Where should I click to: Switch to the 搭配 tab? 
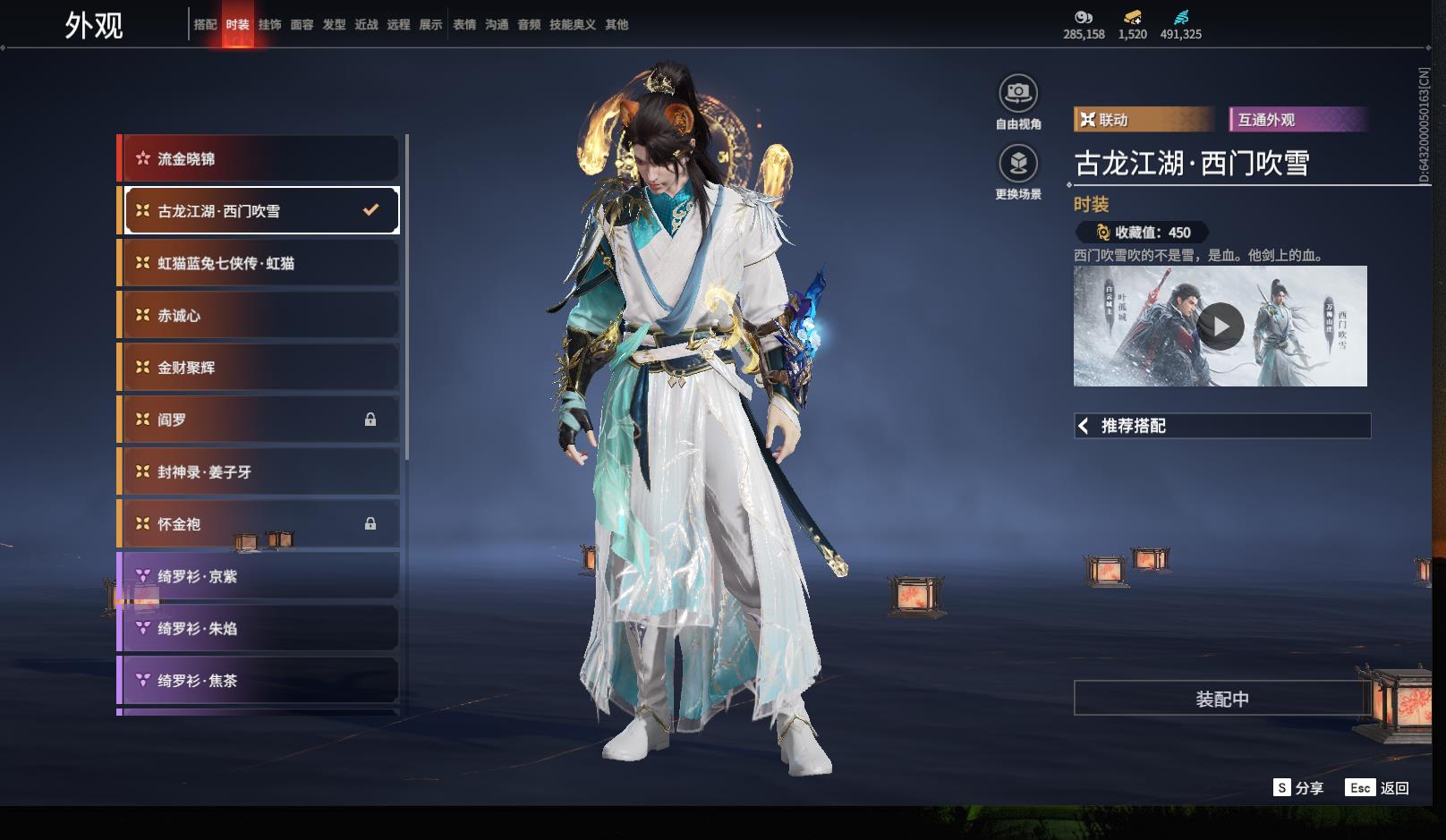pos(205,25)
